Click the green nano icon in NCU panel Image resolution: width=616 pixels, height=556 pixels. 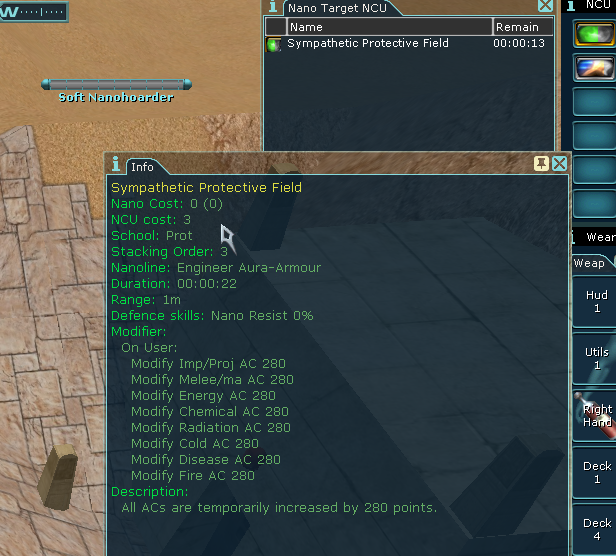click(594, 33)
